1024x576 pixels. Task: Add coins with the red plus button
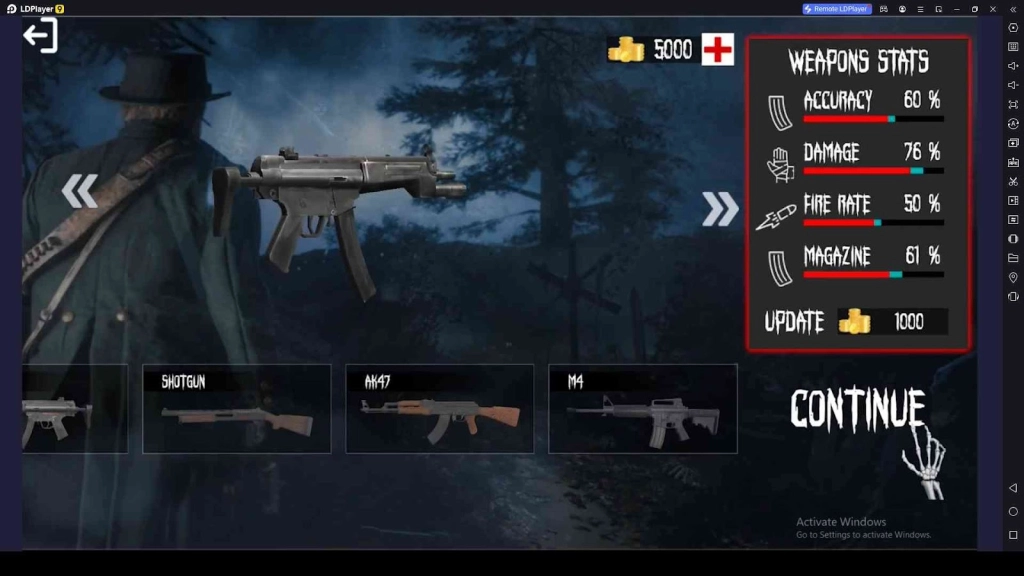tap(717, 49)
